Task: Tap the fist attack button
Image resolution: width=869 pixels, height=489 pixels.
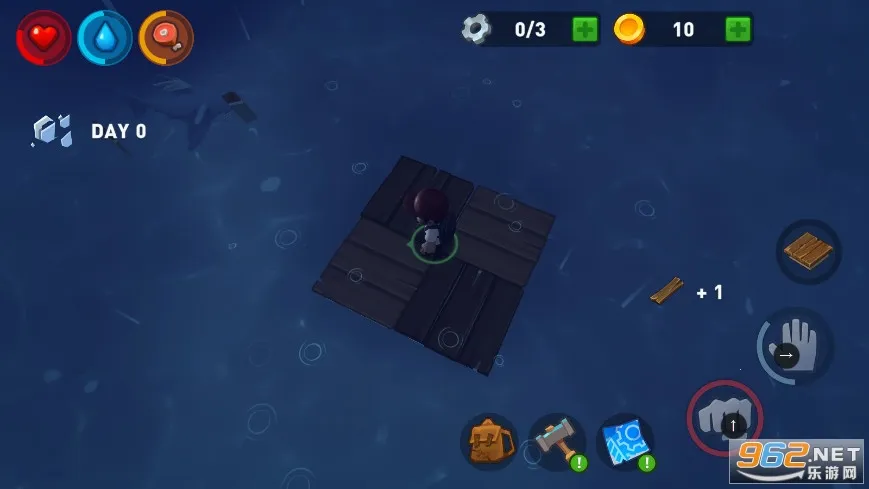Action: click(724, 417)
